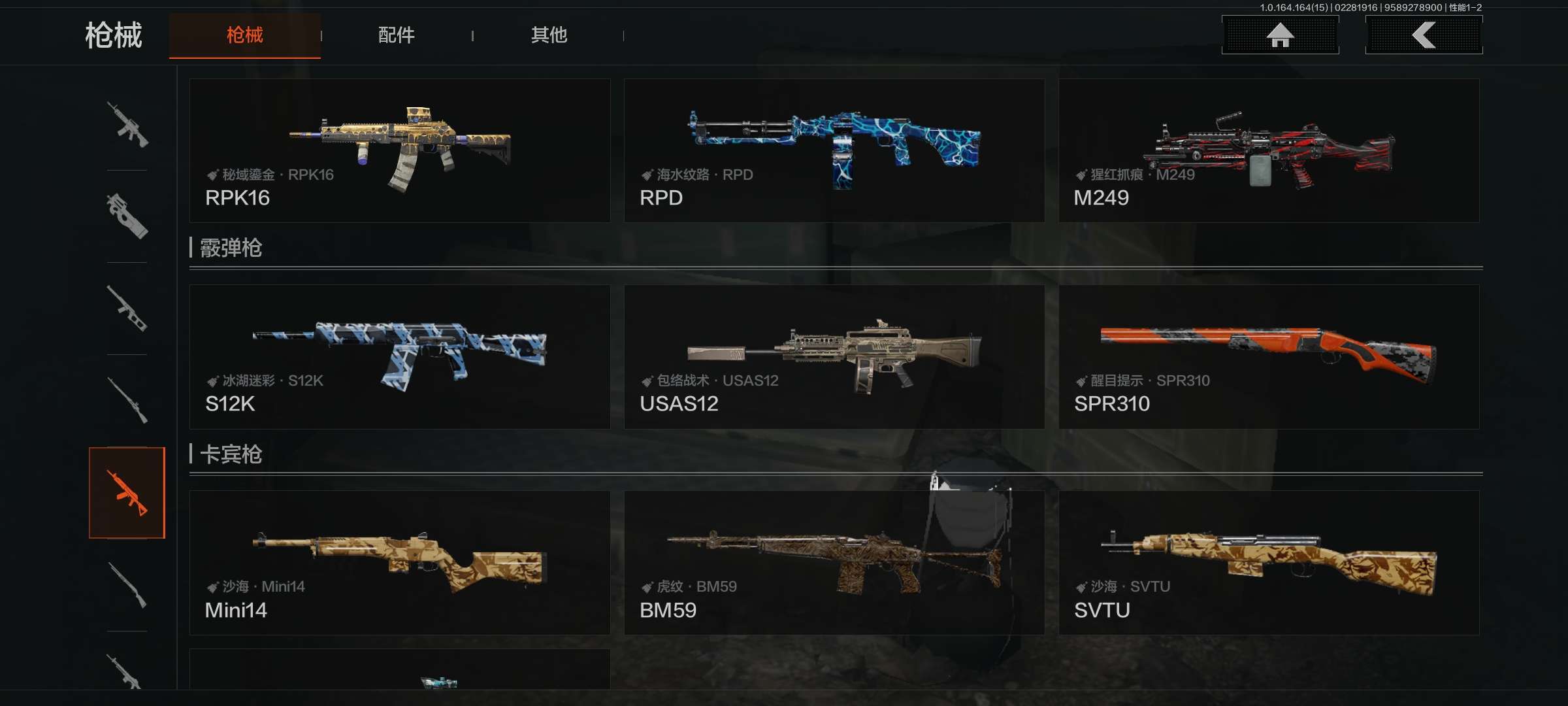Viewport: 1568px width, 706px height.
Task: Select the assault rifle category icon
Action: tap(127, 124)
